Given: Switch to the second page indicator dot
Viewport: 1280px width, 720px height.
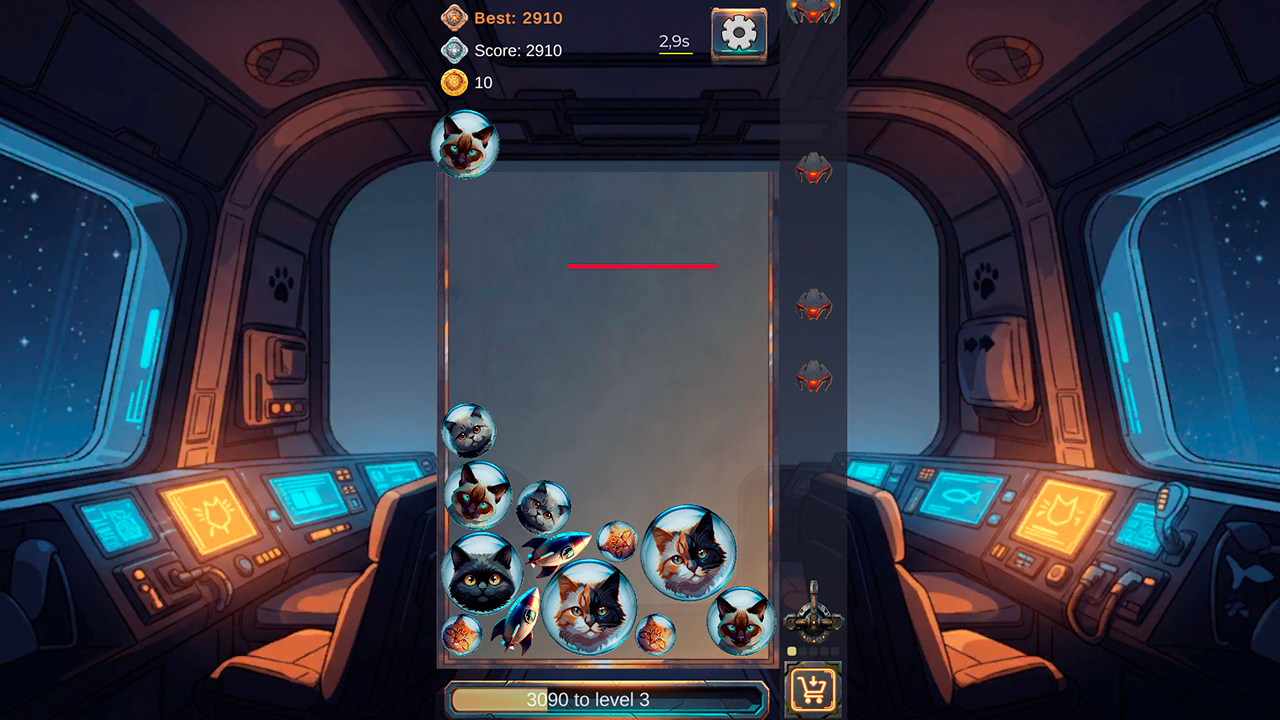Looking at the screenshot, I should pos(802,650).
